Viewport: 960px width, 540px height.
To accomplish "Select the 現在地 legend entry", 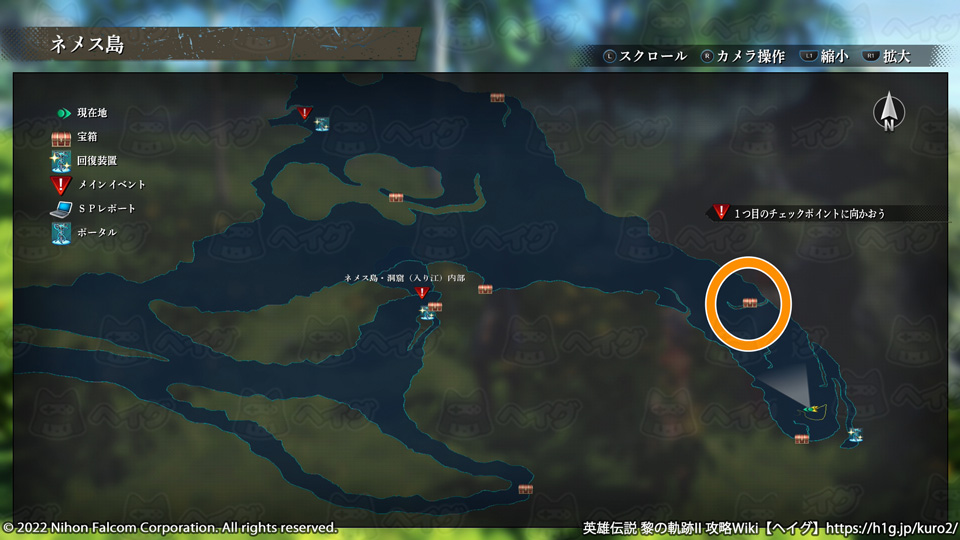I will click(x=83, y=113).
